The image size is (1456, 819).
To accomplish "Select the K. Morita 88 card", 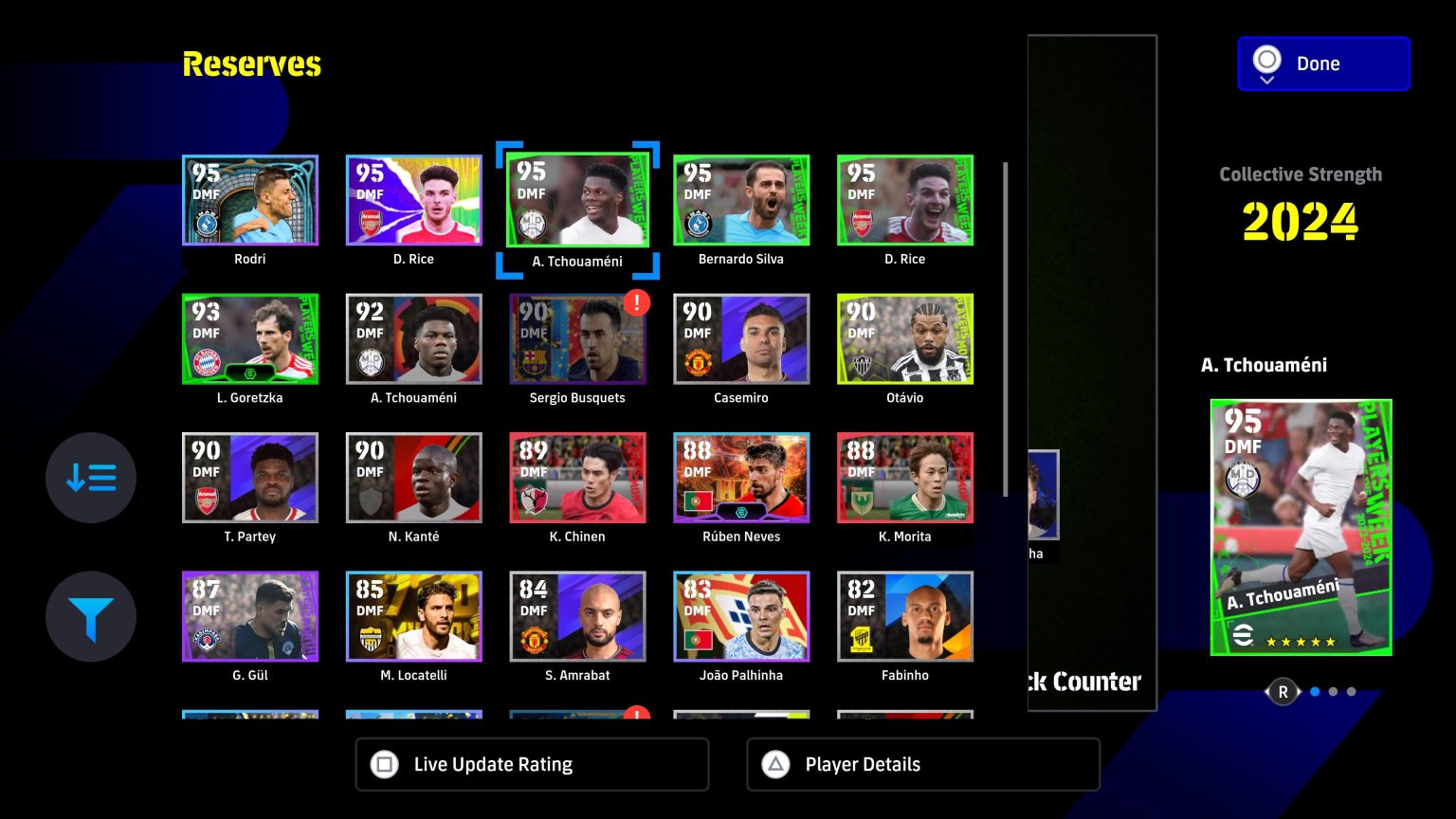I will pyautogui.click(x=904, y=478).
